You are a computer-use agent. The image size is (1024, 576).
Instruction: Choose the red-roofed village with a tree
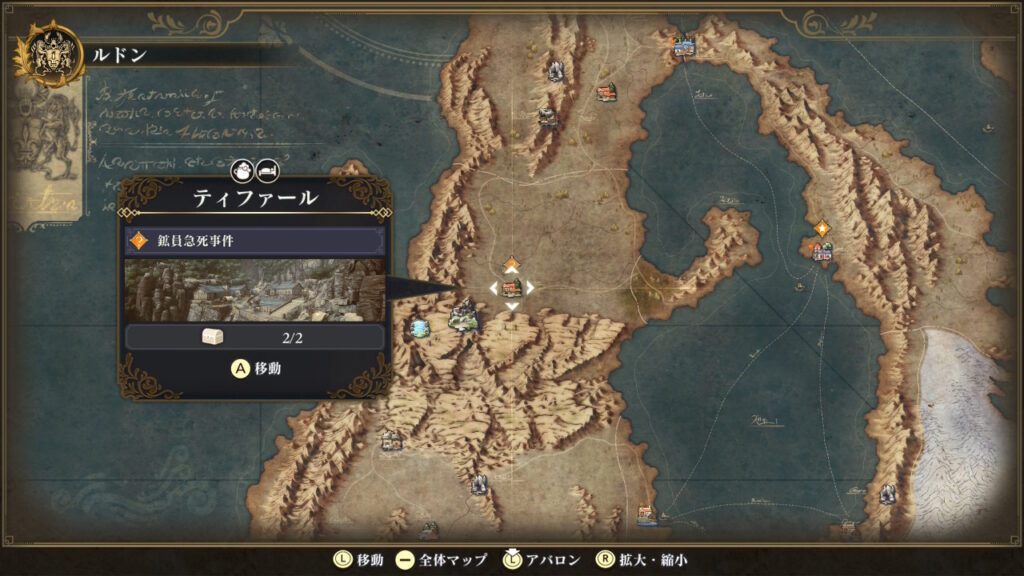[606, 93]
